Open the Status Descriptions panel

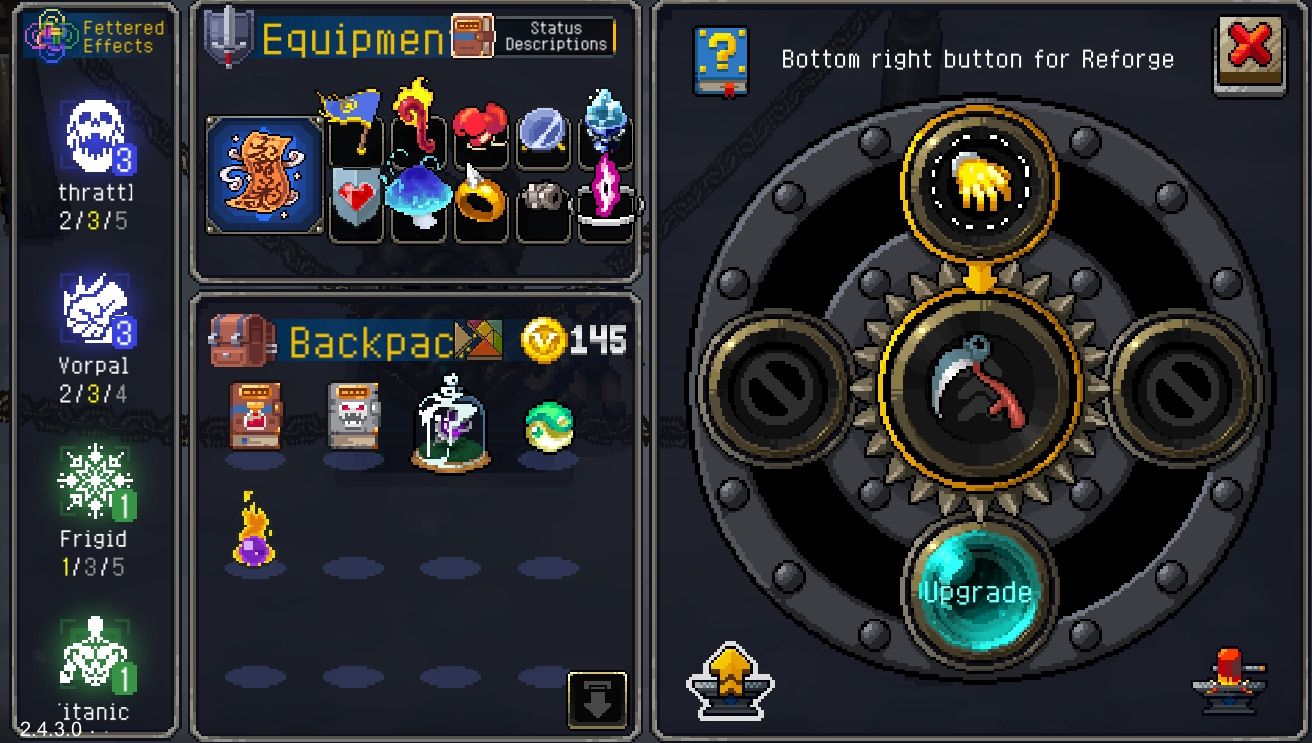point(533,36)
